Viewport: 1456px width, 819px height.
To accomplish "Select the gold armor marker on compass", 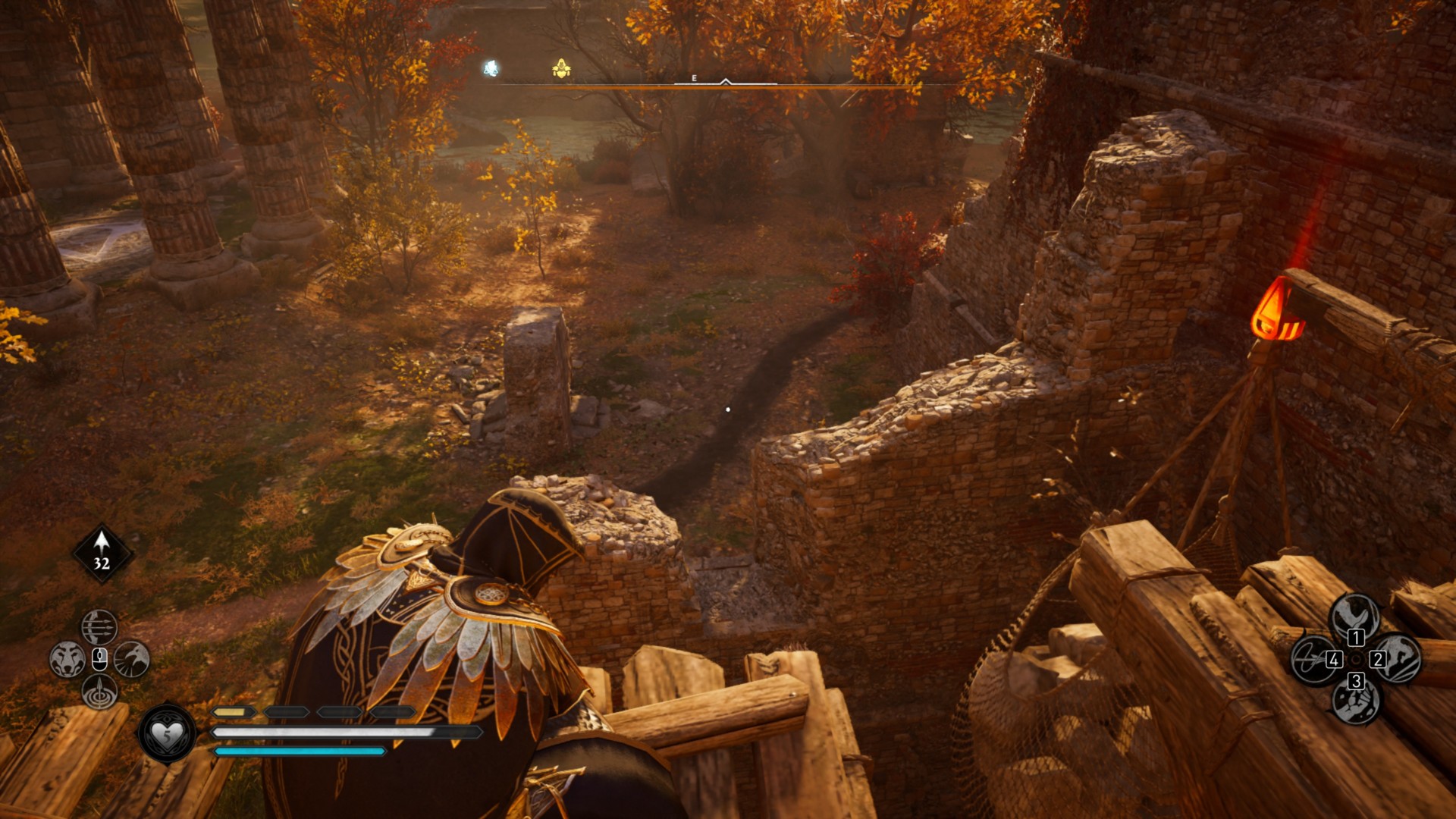I will [561, 70].
